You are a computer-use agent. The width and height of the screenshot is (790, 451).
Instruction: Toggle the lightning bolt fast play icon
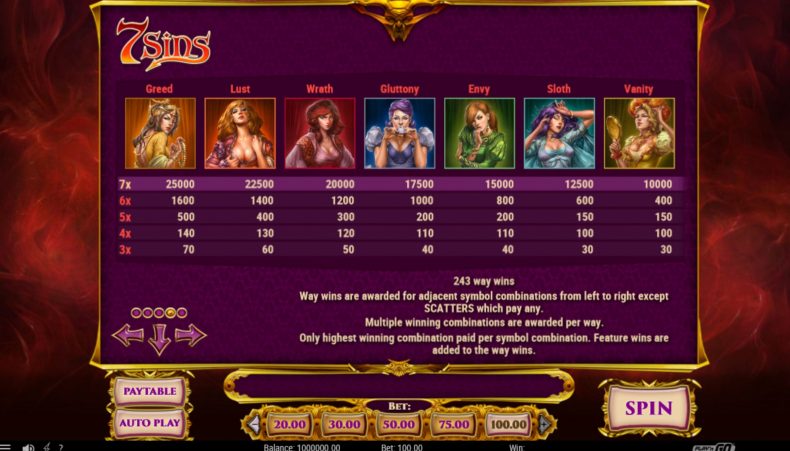(46, 446)
